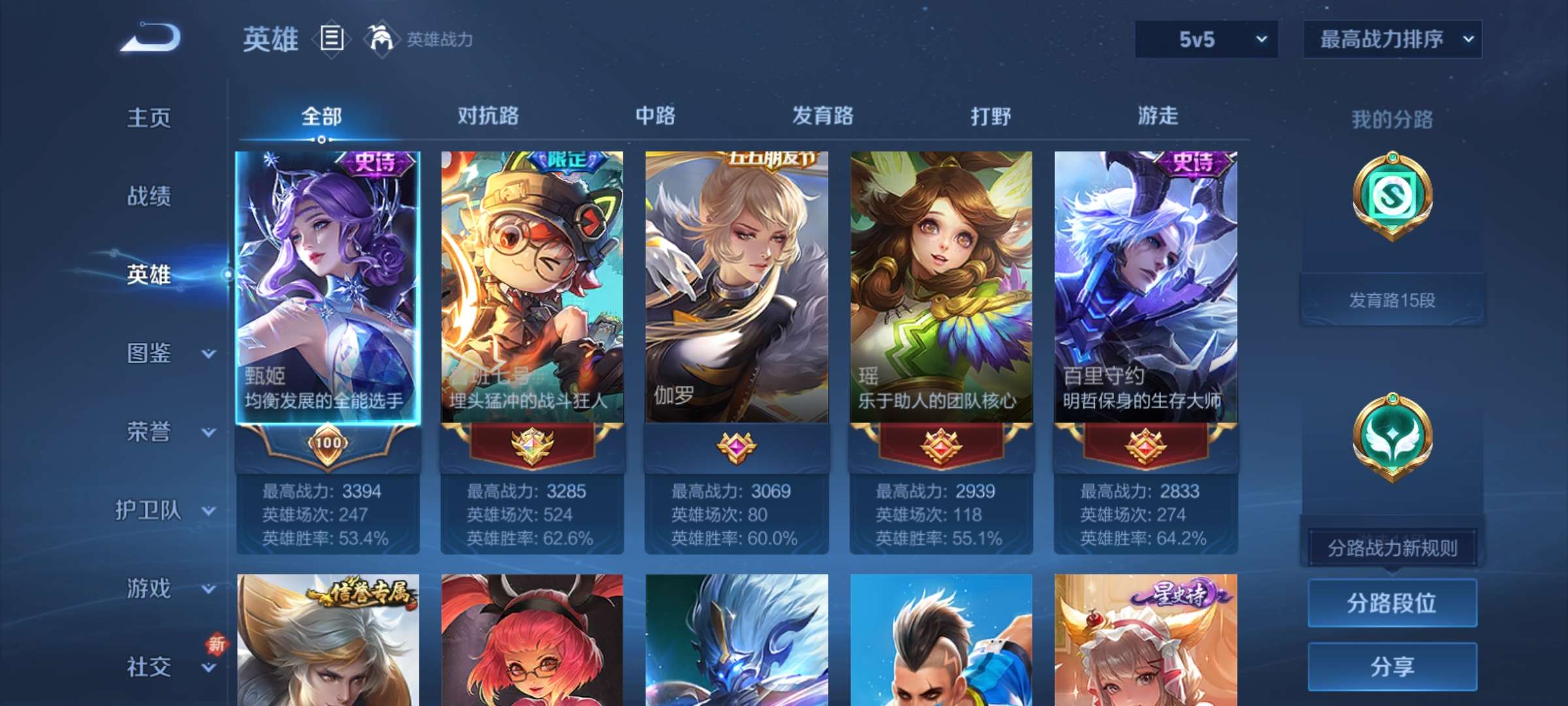Open the 最高战力排序 sorting dropdown

(x=1392, y=39)
